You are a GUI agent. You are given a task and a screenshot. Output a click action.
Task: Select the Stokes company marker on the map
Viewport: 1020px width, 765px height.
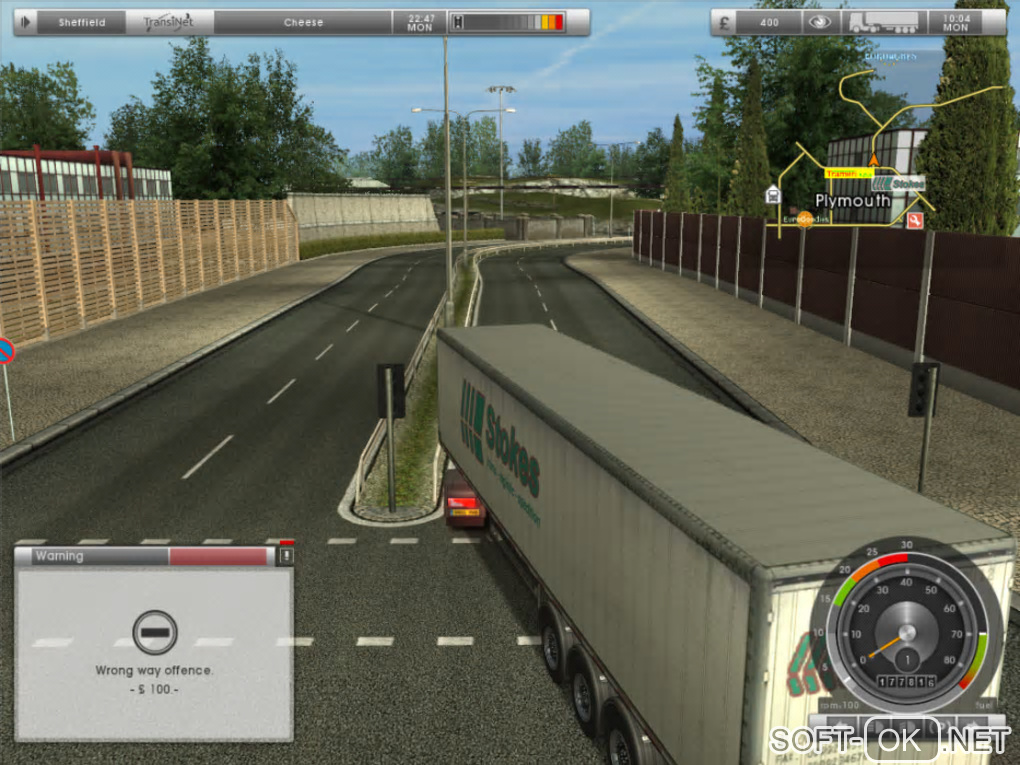[896, 184]
